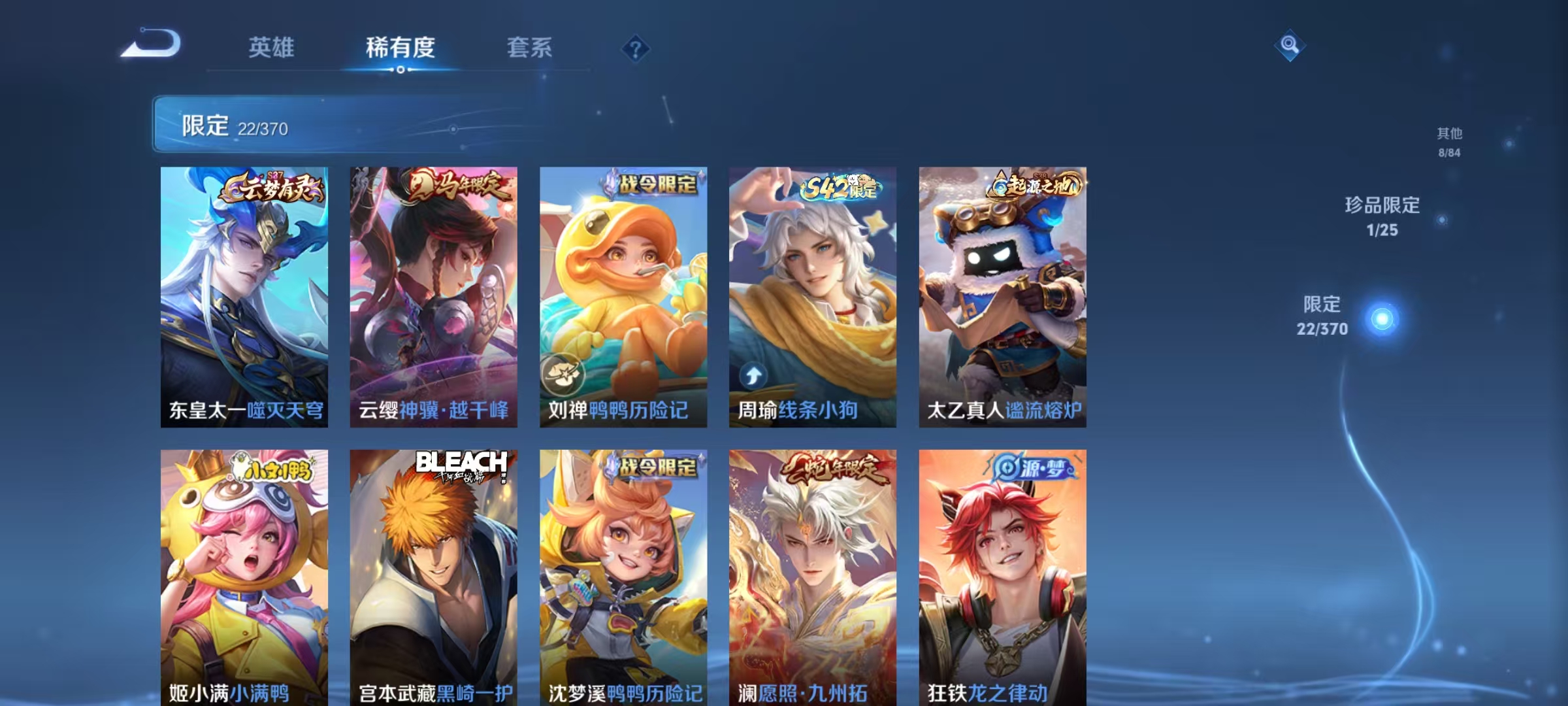
Task: Select the 狂铁 龙之律动 skin
Action: [x=1003, y=575]
